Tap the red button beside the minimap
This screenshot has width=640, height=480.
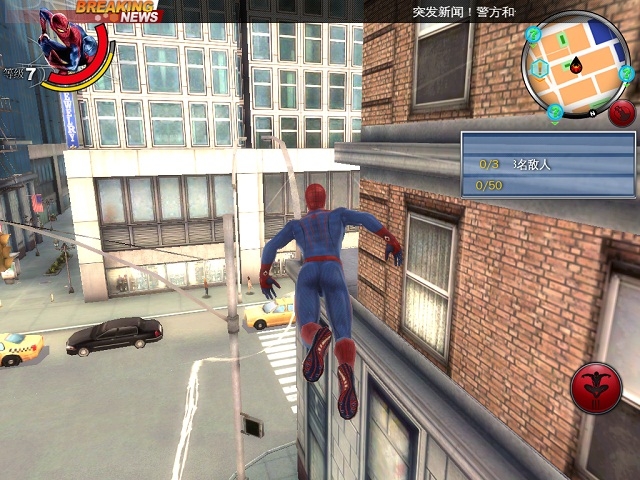622,113
